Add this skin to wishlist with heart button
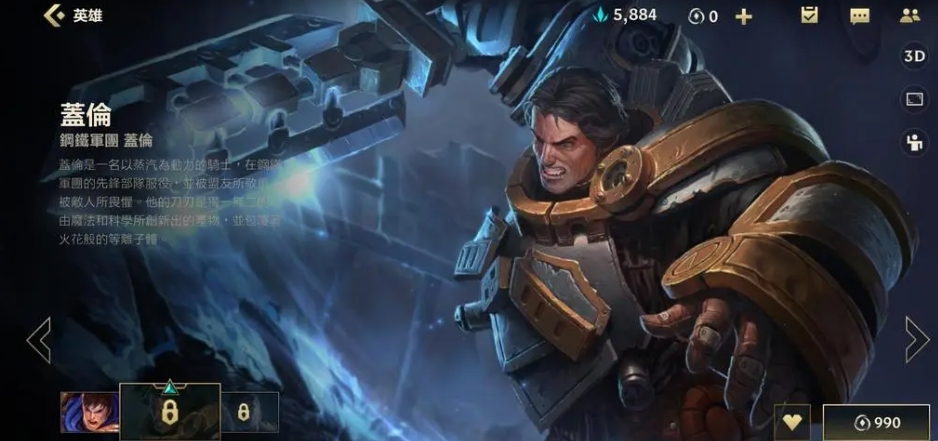Screen dimensions: 938x441 792,422
